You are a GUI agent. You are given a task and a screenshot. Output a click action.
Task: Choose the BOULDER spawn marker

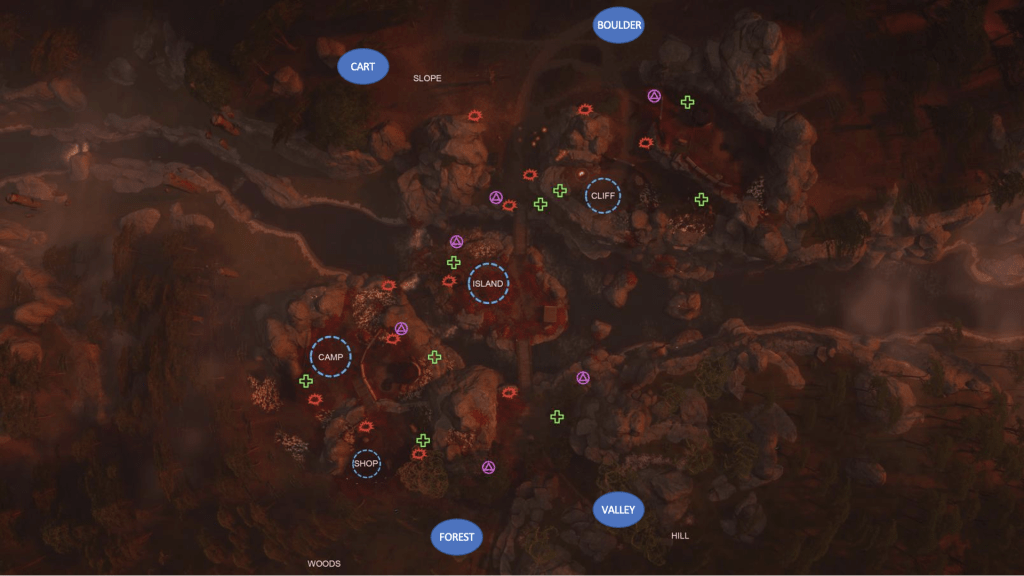point(618,25)
